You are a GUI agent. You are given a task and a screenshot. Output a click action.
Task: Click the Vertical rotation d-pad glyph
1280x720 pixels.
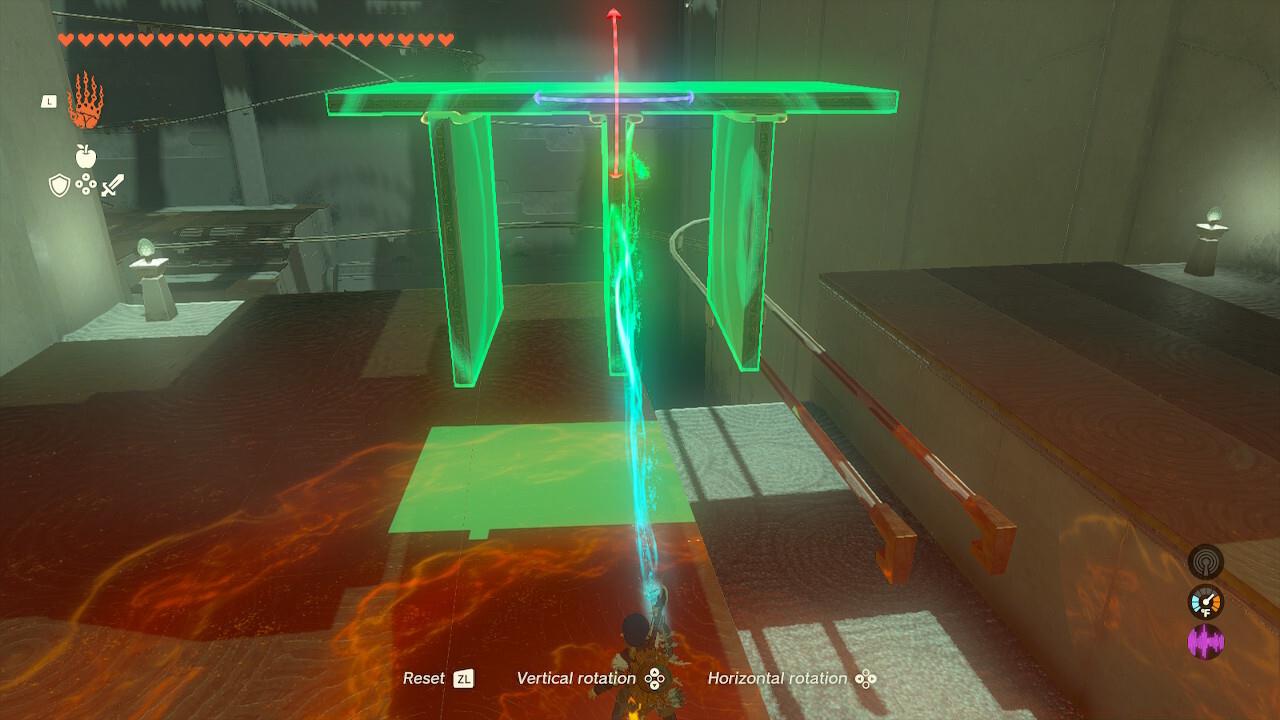click(656, 677)
